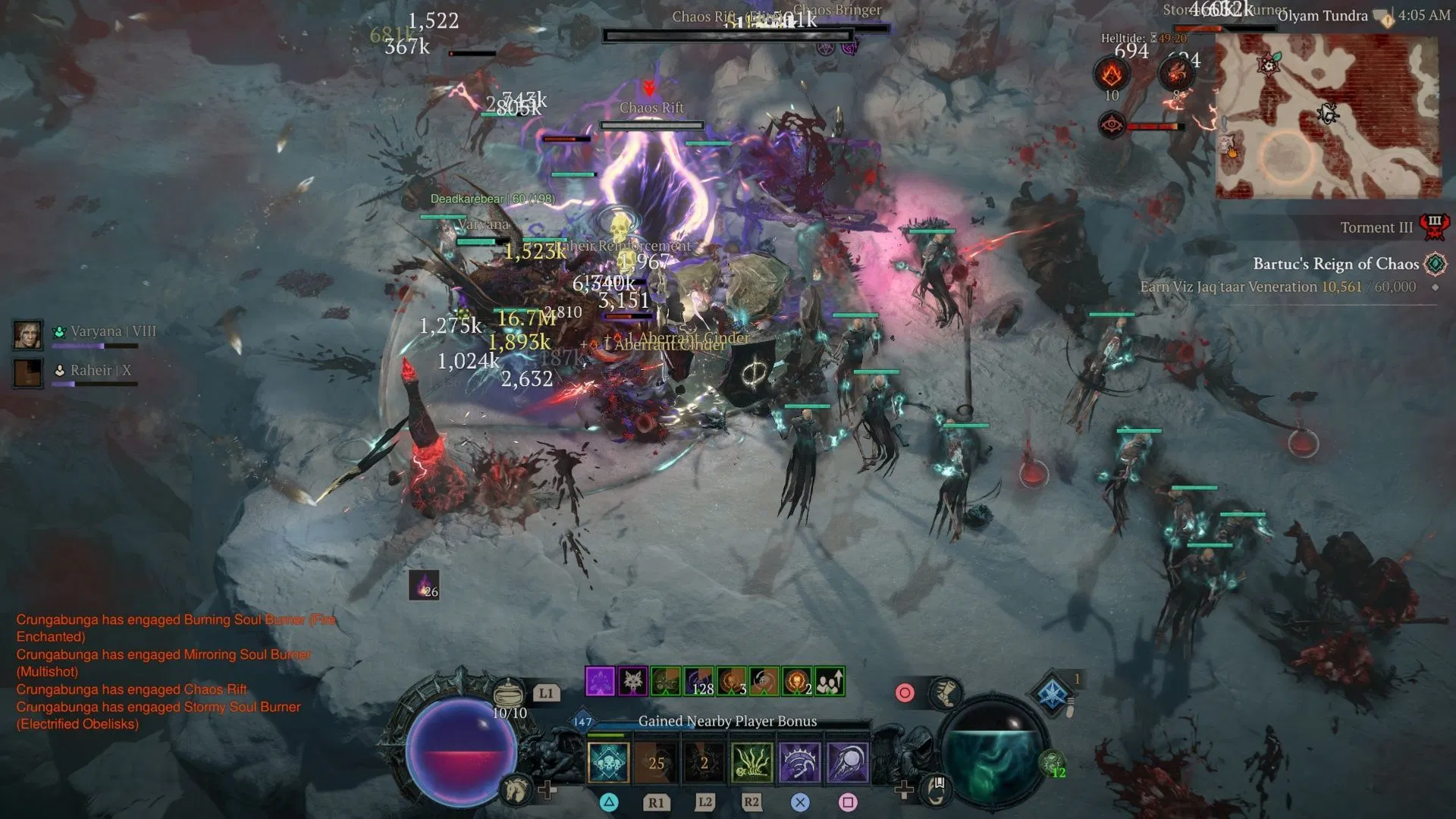Click the Helltide red eye threat icon
This screenshot has height=819, width=1456.
pos(1112,124)
